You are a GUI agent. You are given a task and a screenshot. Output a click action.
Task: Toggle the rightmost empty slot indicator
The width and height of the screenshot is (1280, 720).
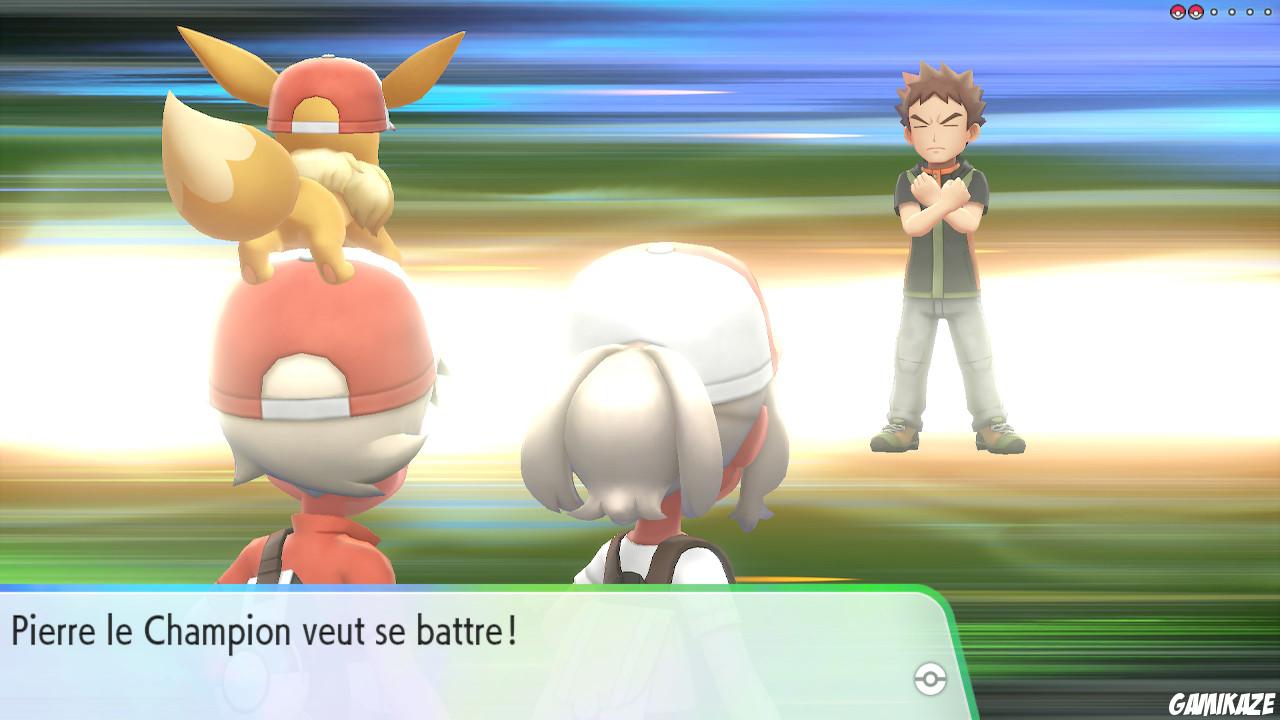(1268, 11)
